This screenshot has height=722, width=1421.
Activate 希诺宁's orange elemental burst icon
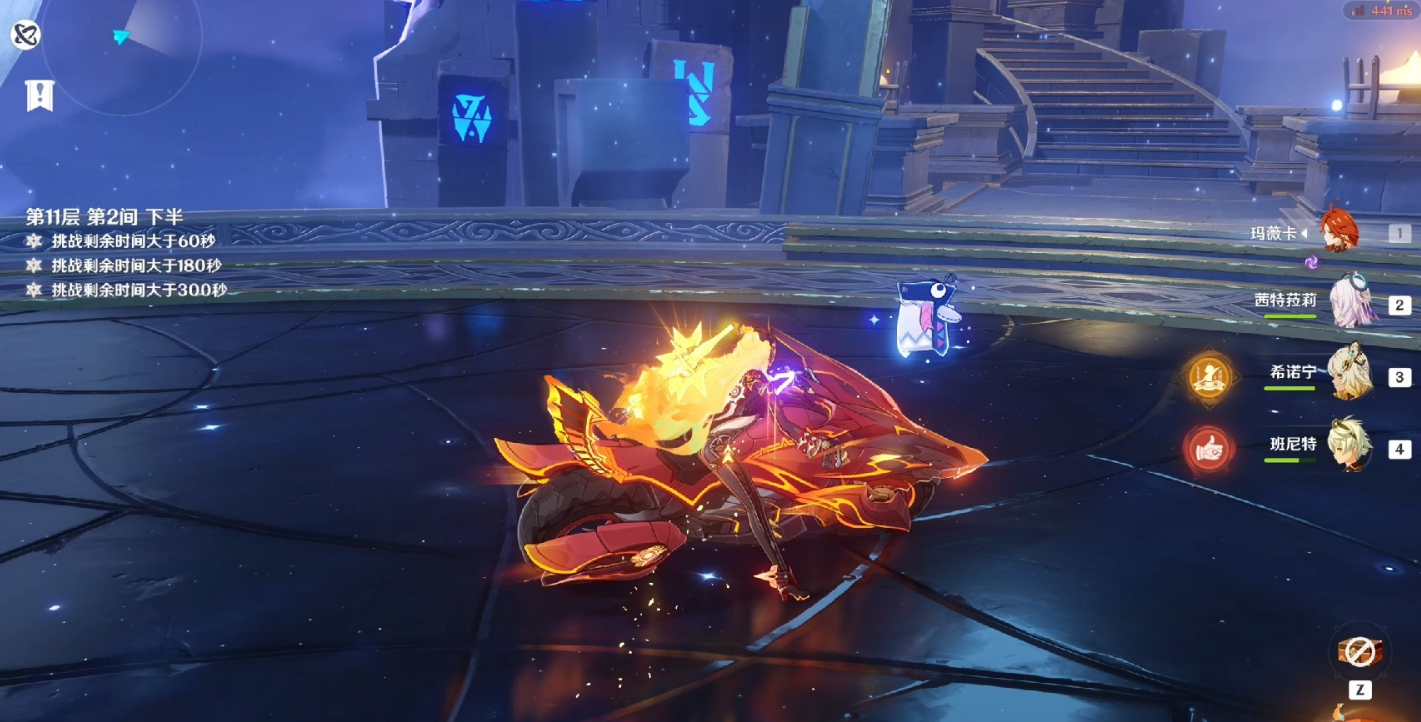pos(1209,376)
